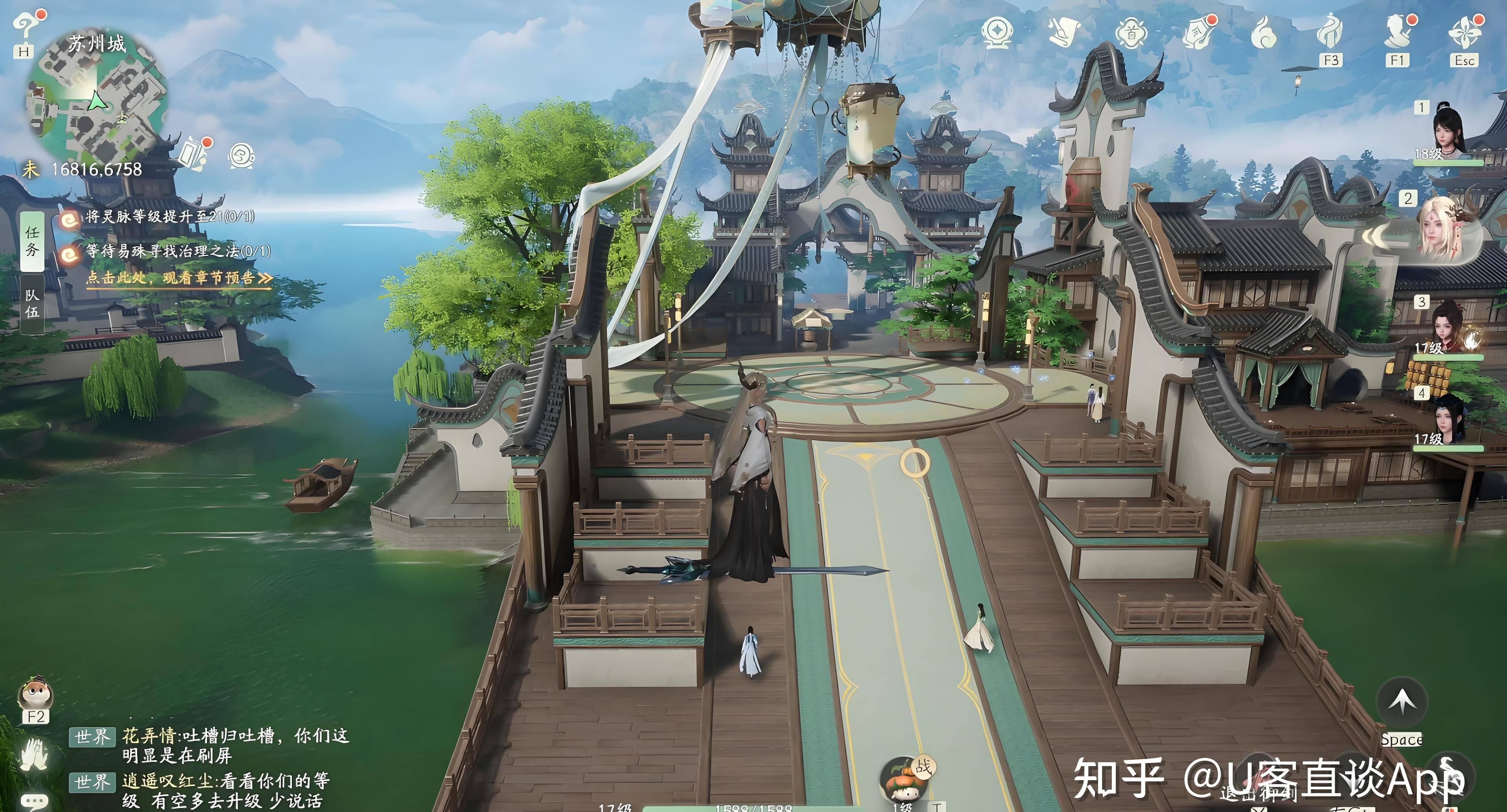Open the flame swirl icon

[x=1263, y=33]
